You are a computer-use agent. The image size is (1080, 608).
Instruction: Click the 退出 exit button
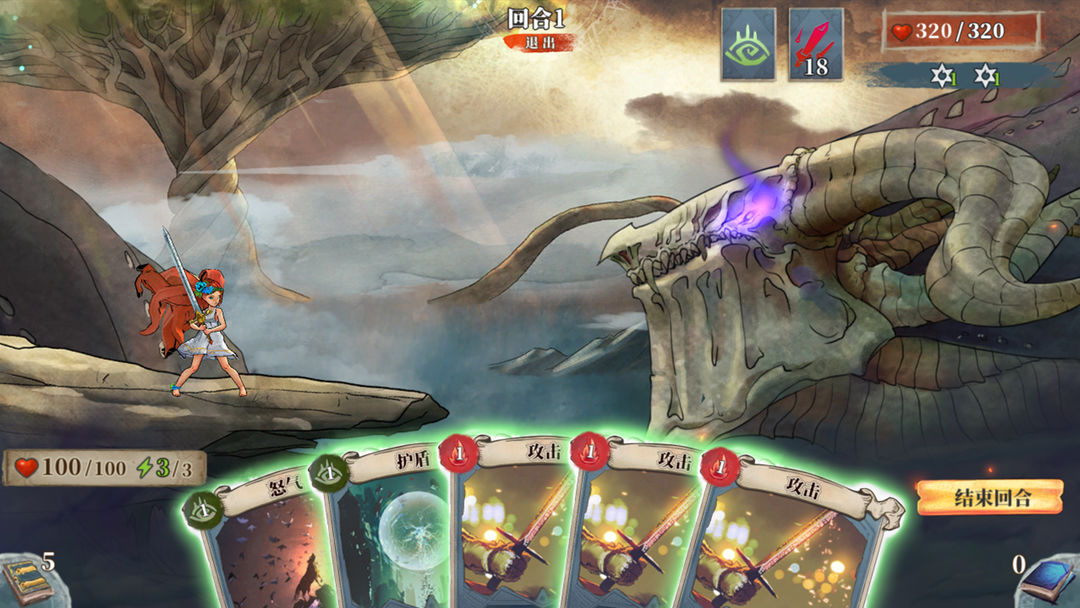(538, 42)
